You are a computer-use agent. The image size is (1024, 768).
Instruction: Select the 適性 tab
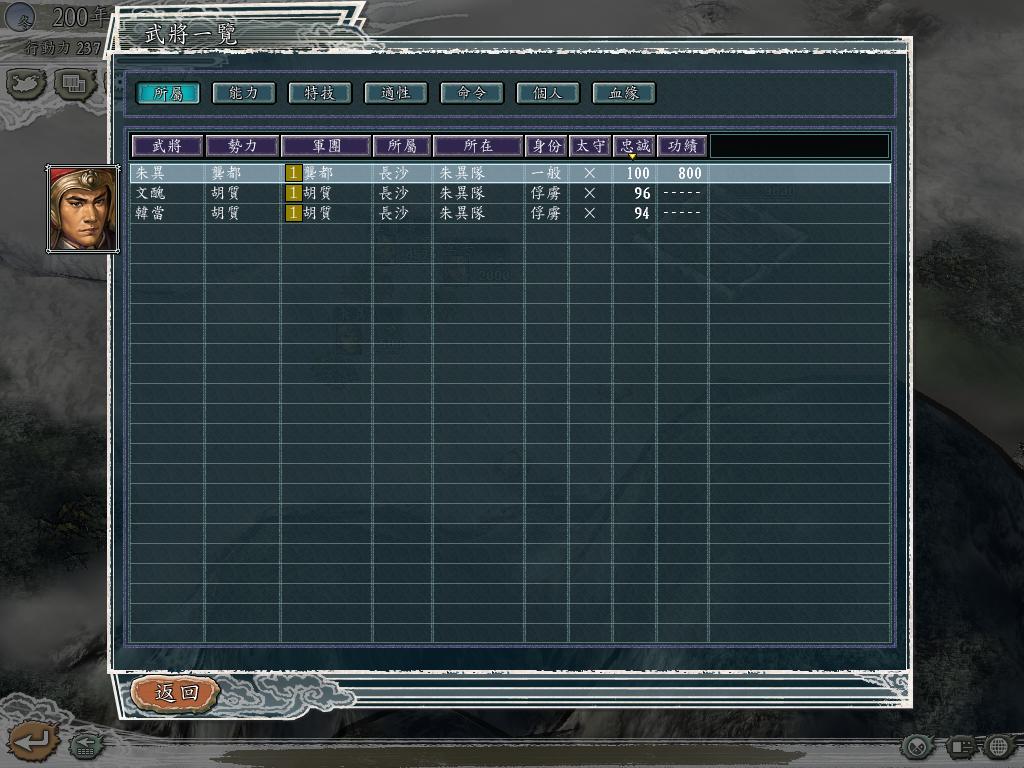point(395,93)
